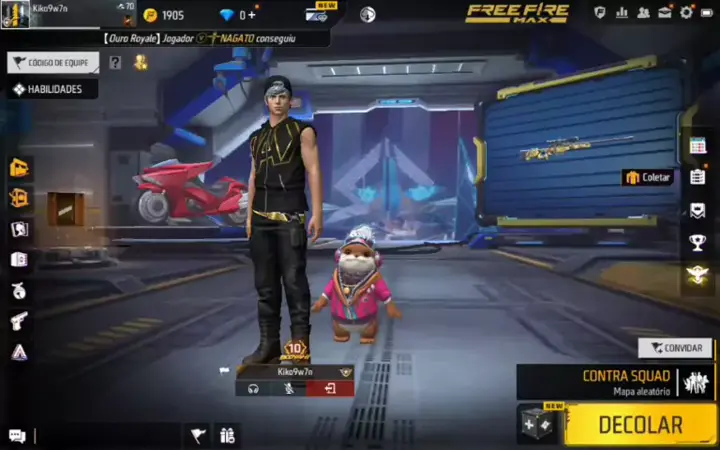Open the trophy icon on the right sidebar

(x=698, y=242)
